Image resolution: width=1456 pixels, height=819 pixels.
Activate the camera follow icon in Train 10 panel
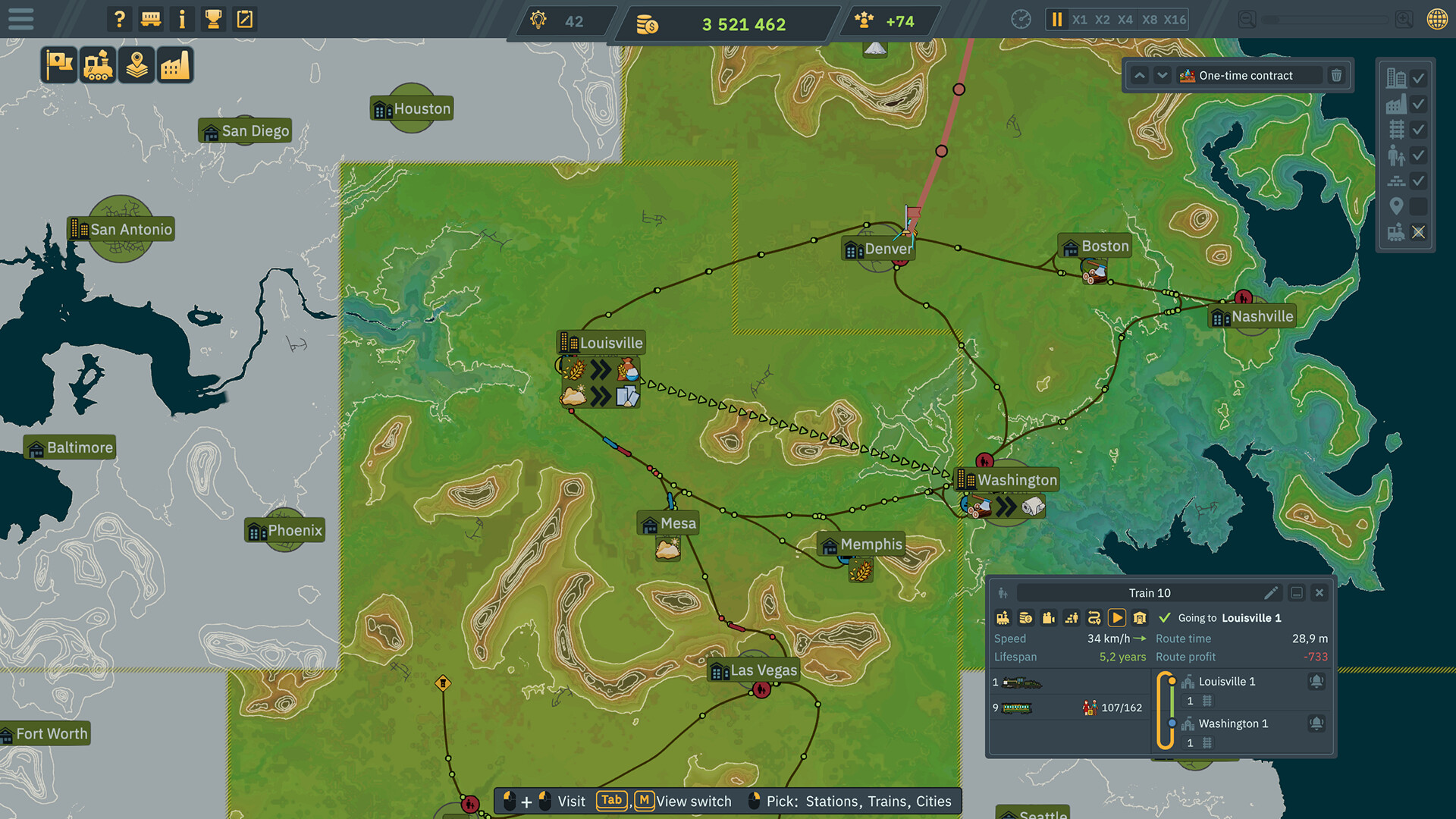[1049, 617]
